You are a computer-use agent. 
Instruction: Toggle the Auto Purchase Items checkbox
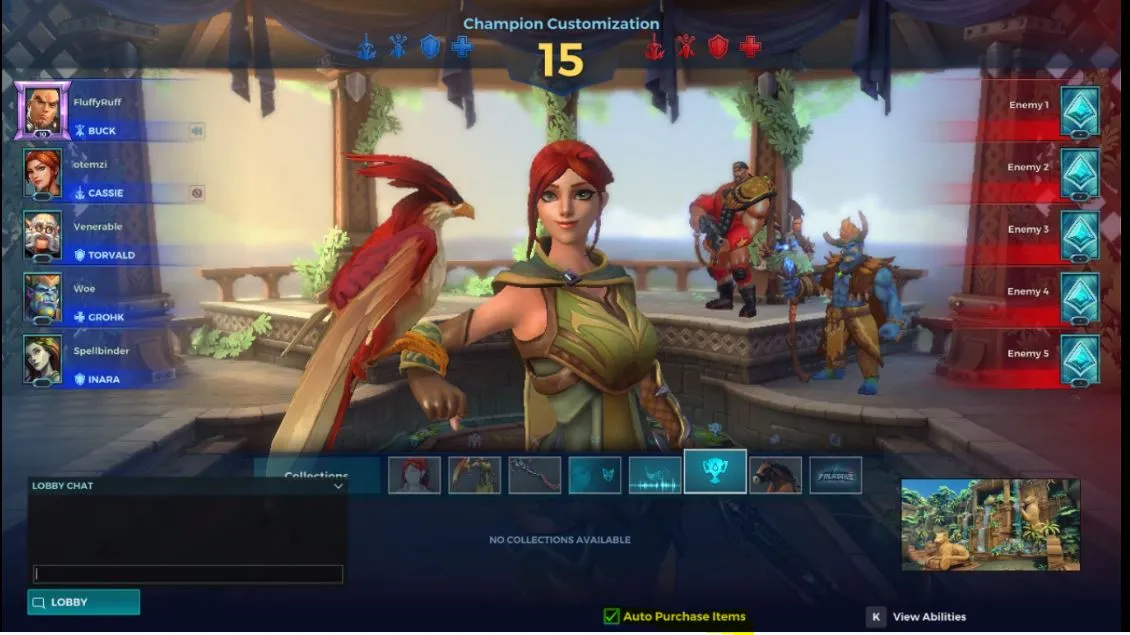611,616
